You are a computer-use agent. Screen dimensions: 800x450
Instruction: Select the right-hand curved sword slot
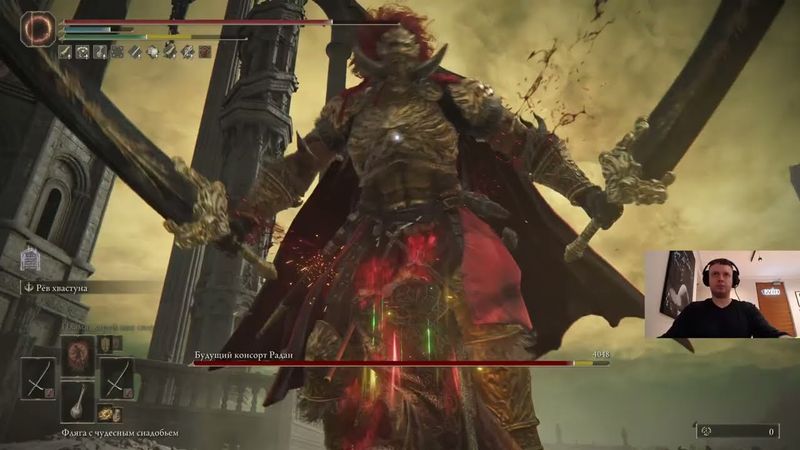pos(116,379)
